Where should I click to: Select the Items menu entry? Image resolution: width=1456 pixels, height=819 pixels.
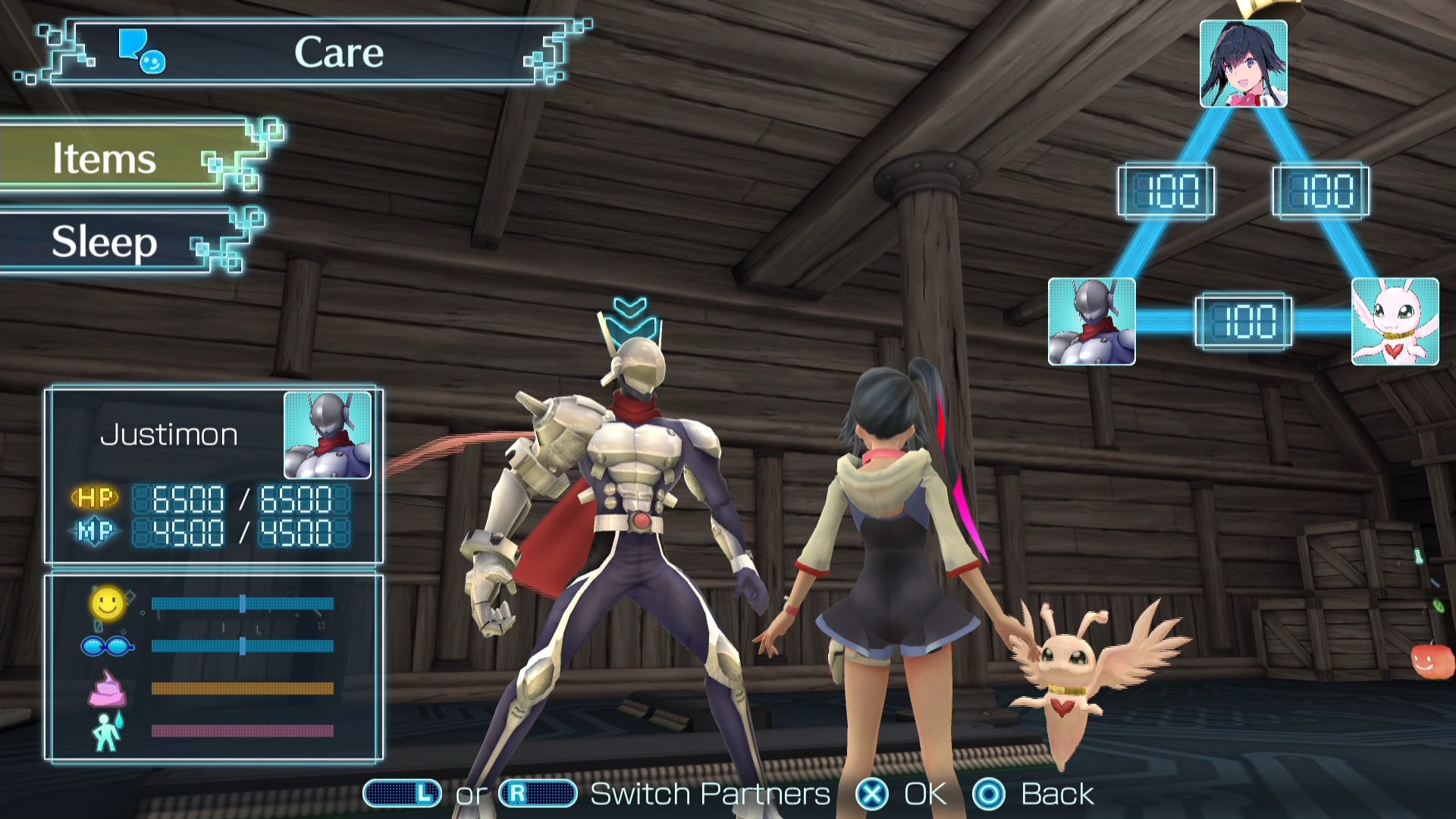click(x=114, y=158)
